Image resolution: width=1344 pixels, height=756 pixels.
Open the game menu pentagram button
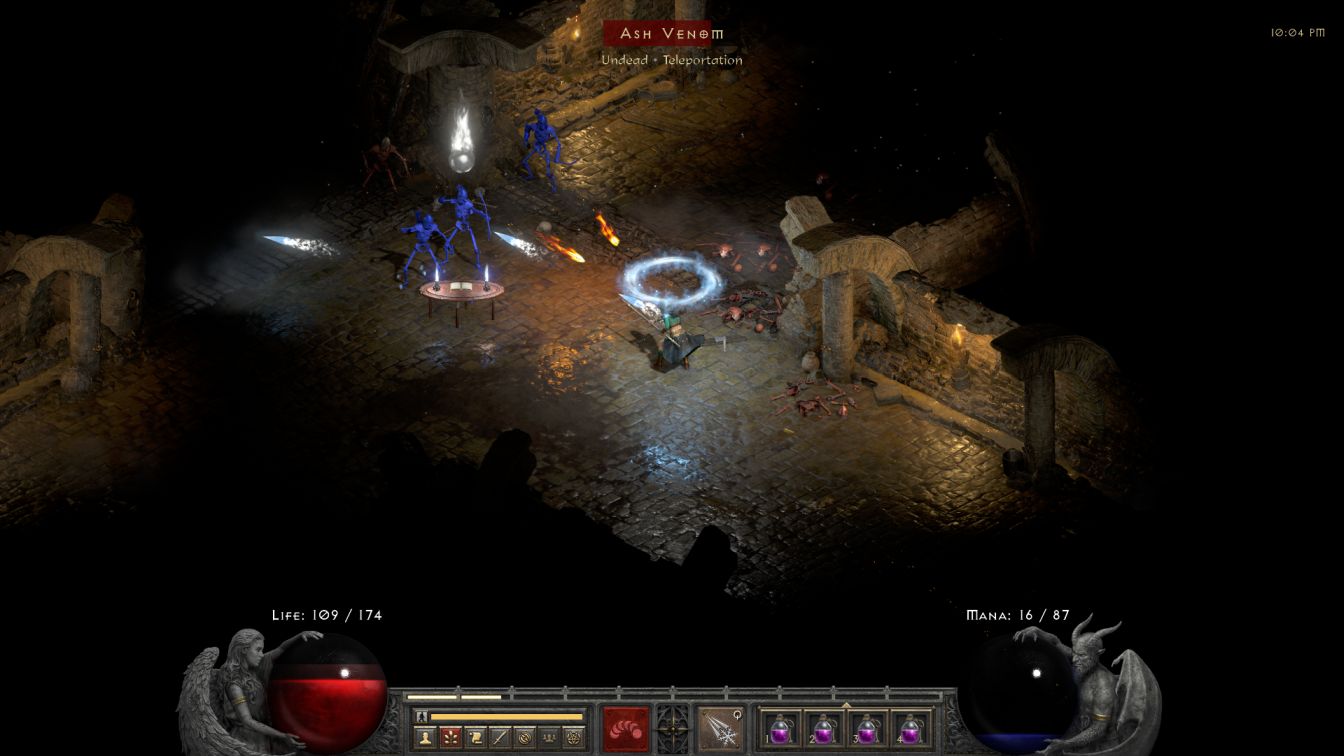pyautogui.click(x=572, y=738)
